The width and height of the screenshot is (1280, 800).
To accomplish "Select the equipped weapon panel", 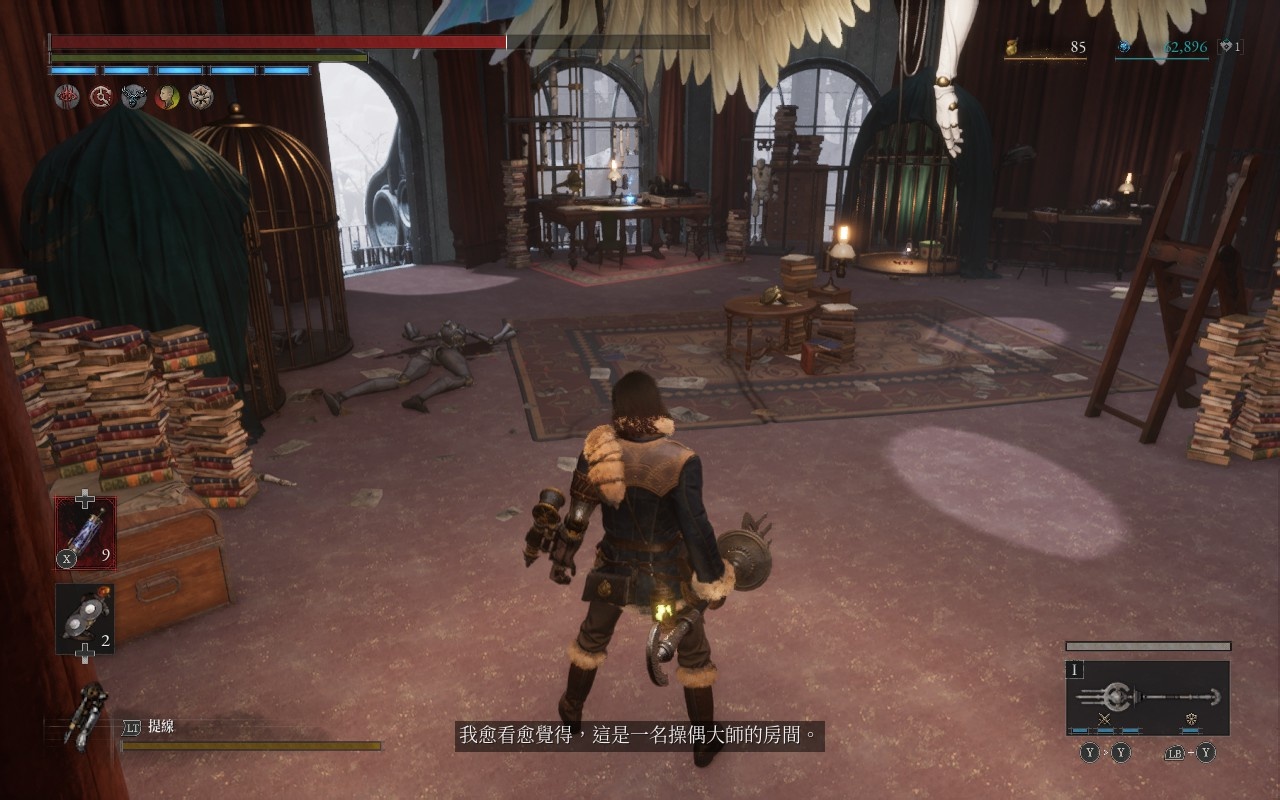I will (x=1147, y=697).
